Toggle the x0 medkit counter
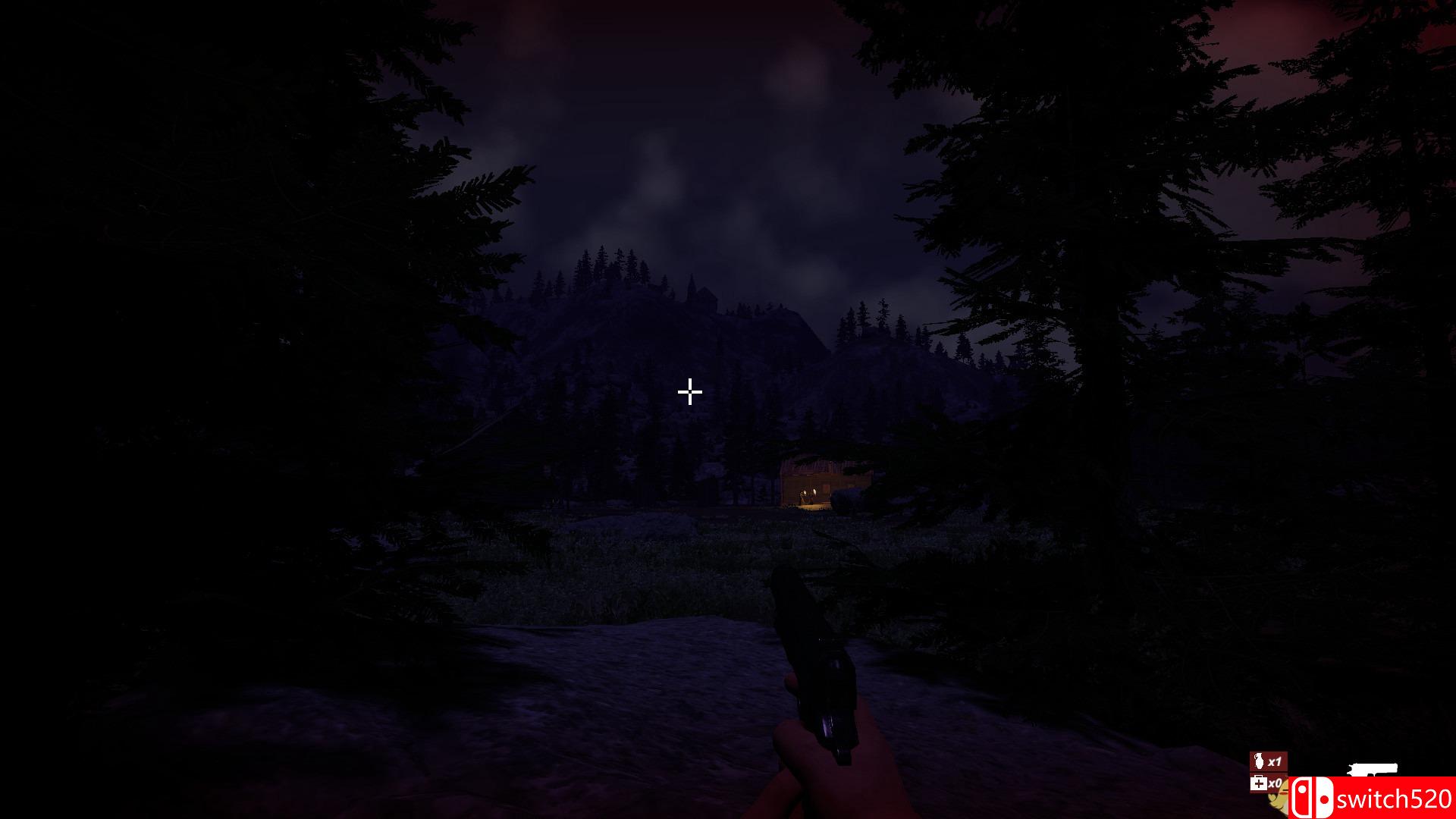The height and width of the screenshot is (819, 1456). tap(1276, 784)
